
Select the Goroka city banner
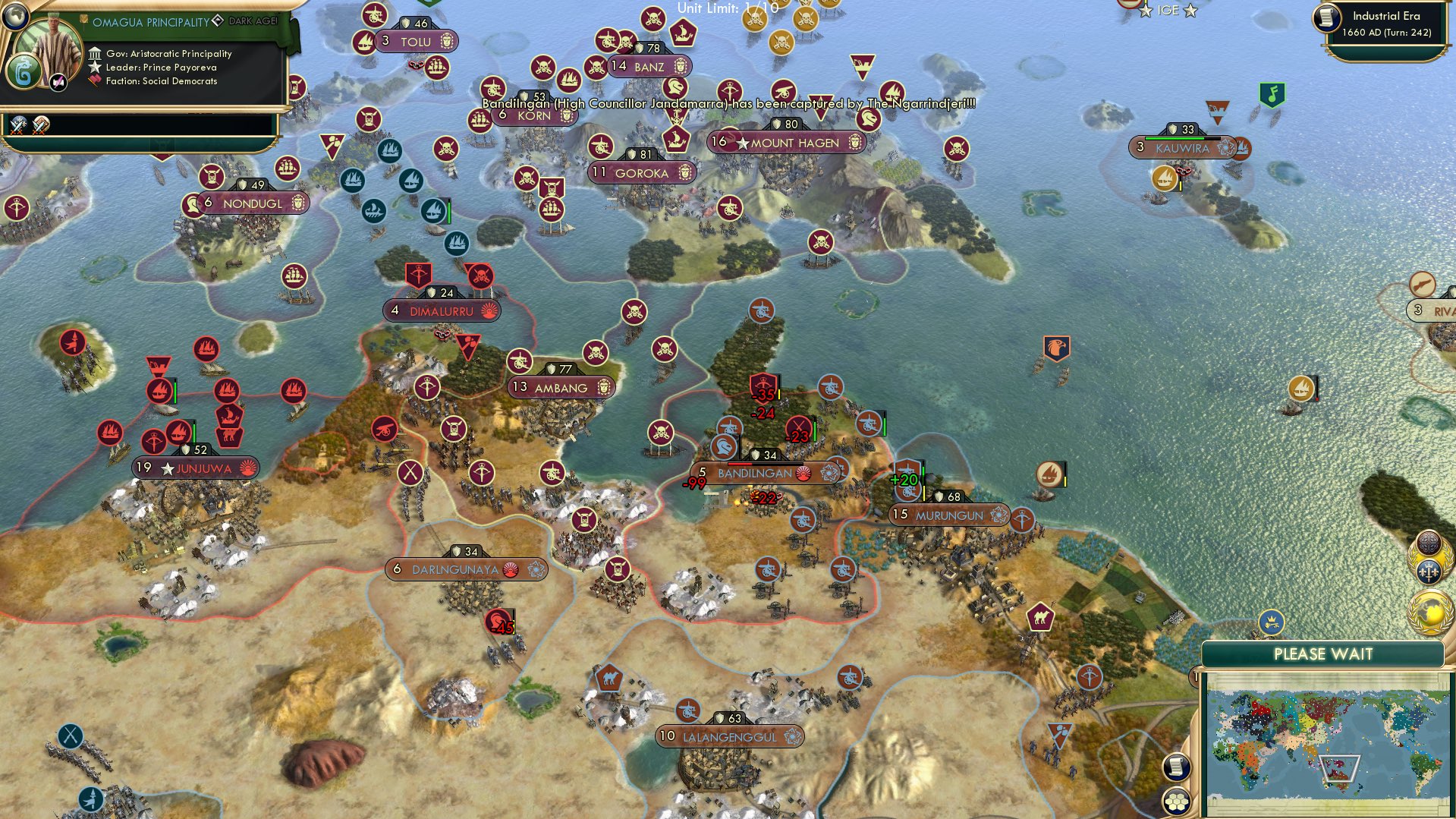tap(641, 173)
